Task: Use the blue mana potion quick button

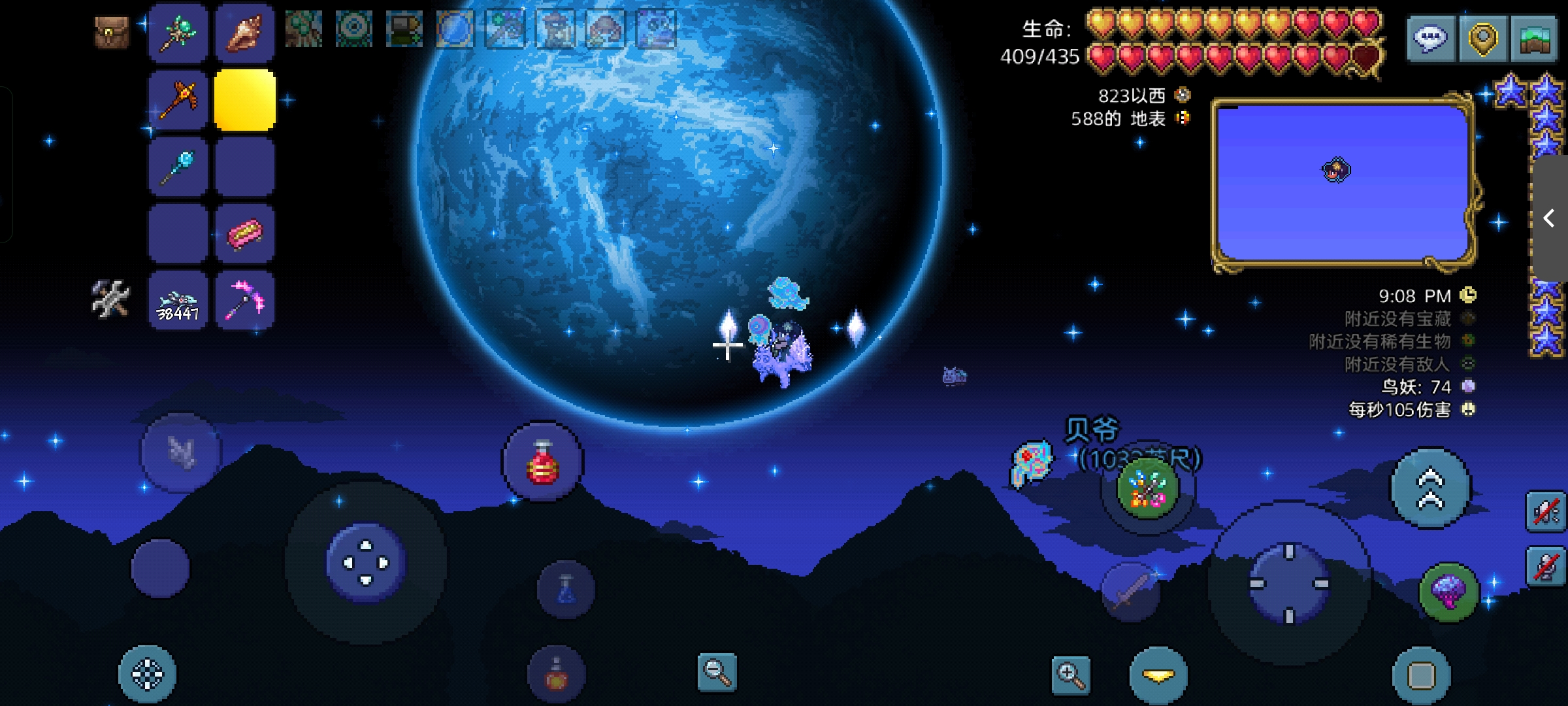Action: (x=566, y=589)
